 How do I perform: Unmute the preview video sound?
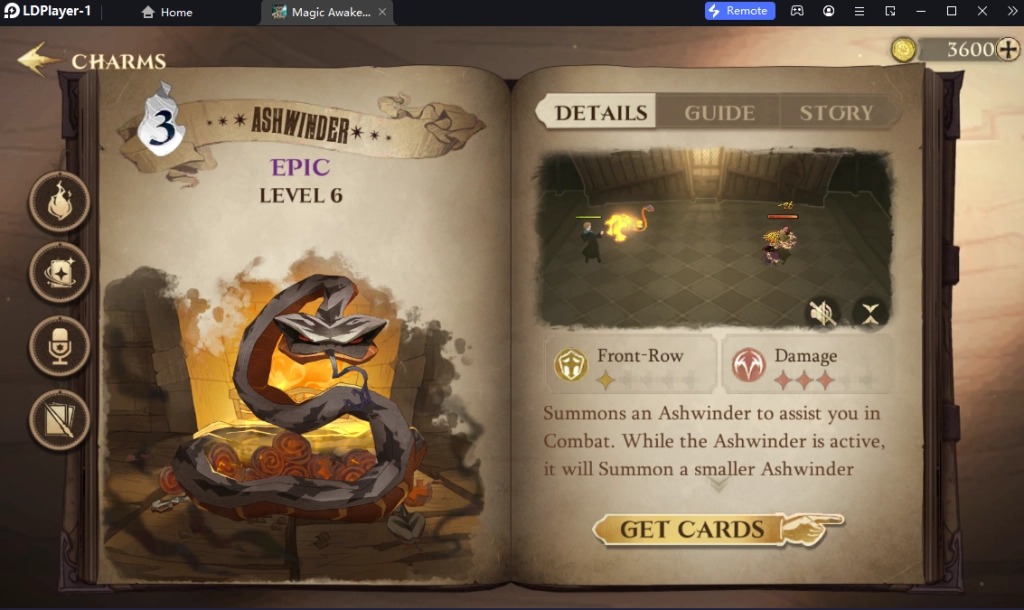pyautogui.click(x=822, y=314)
